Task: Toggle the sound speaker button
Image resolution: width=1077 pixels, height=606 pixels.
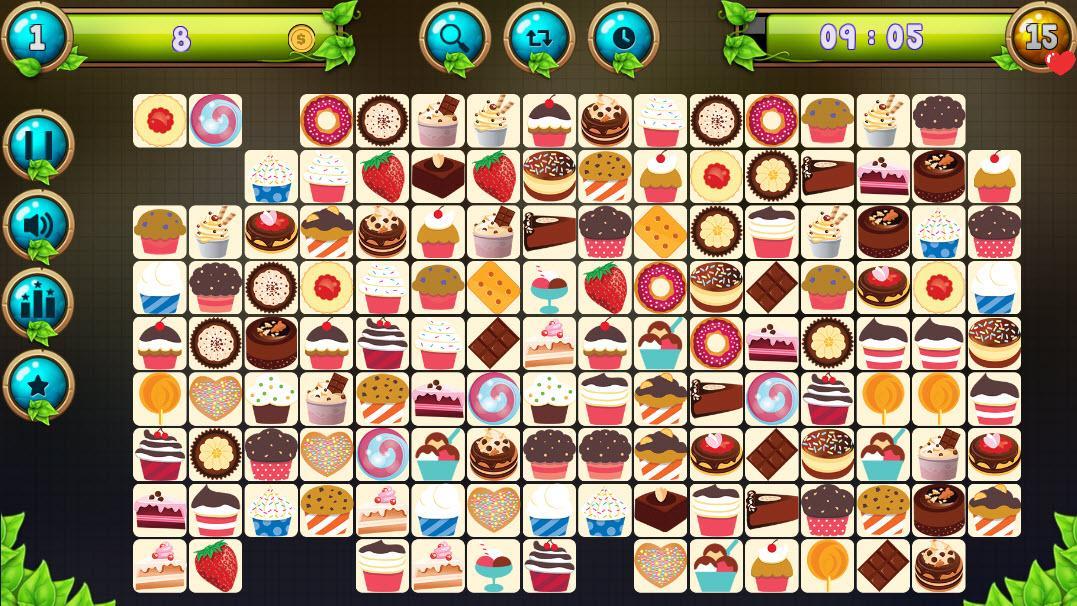Action: tap(39, 224)
